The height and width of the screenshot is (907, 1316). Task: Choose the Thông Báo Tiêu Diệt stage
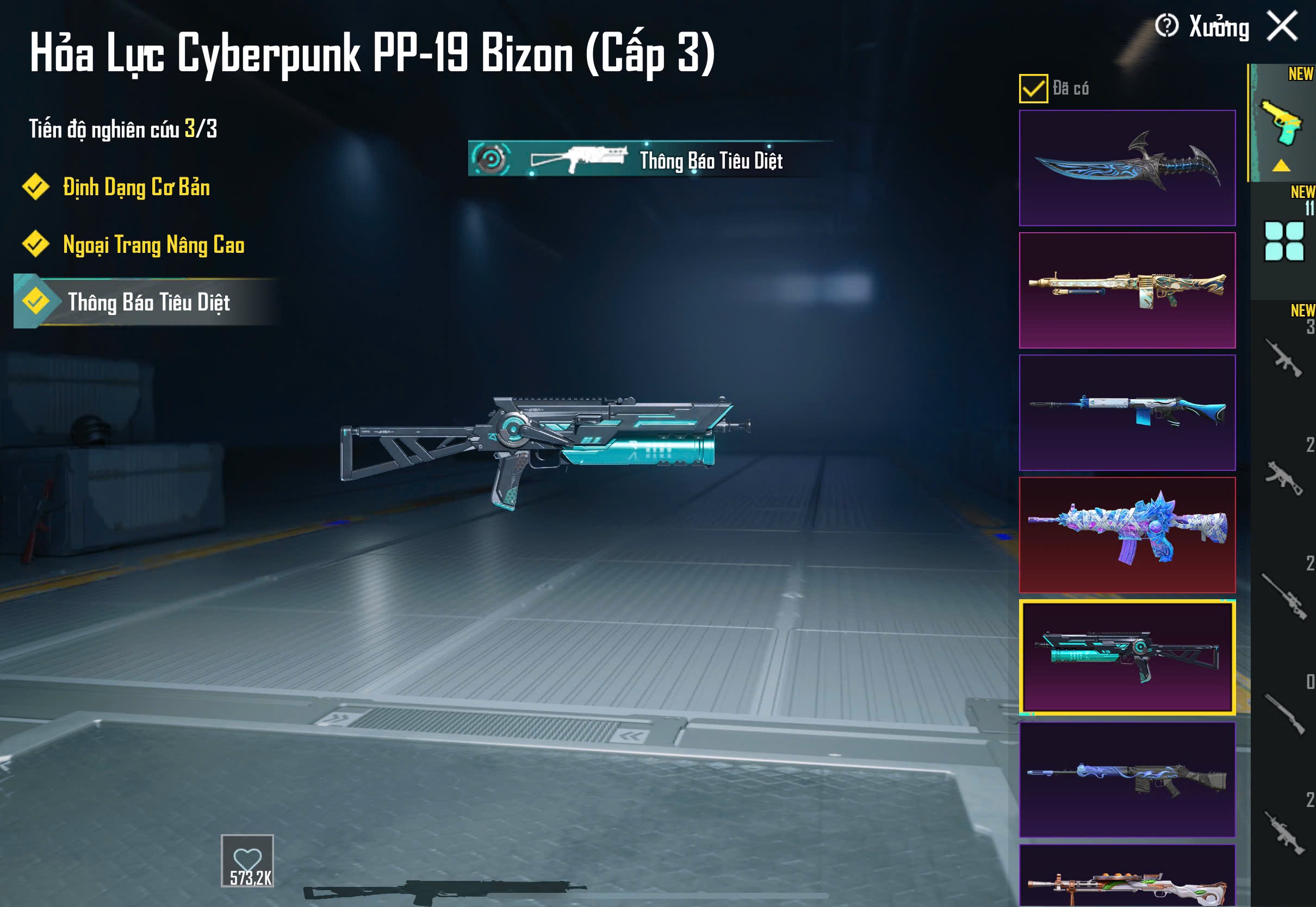pyautogui.click(x=148, y=302)
